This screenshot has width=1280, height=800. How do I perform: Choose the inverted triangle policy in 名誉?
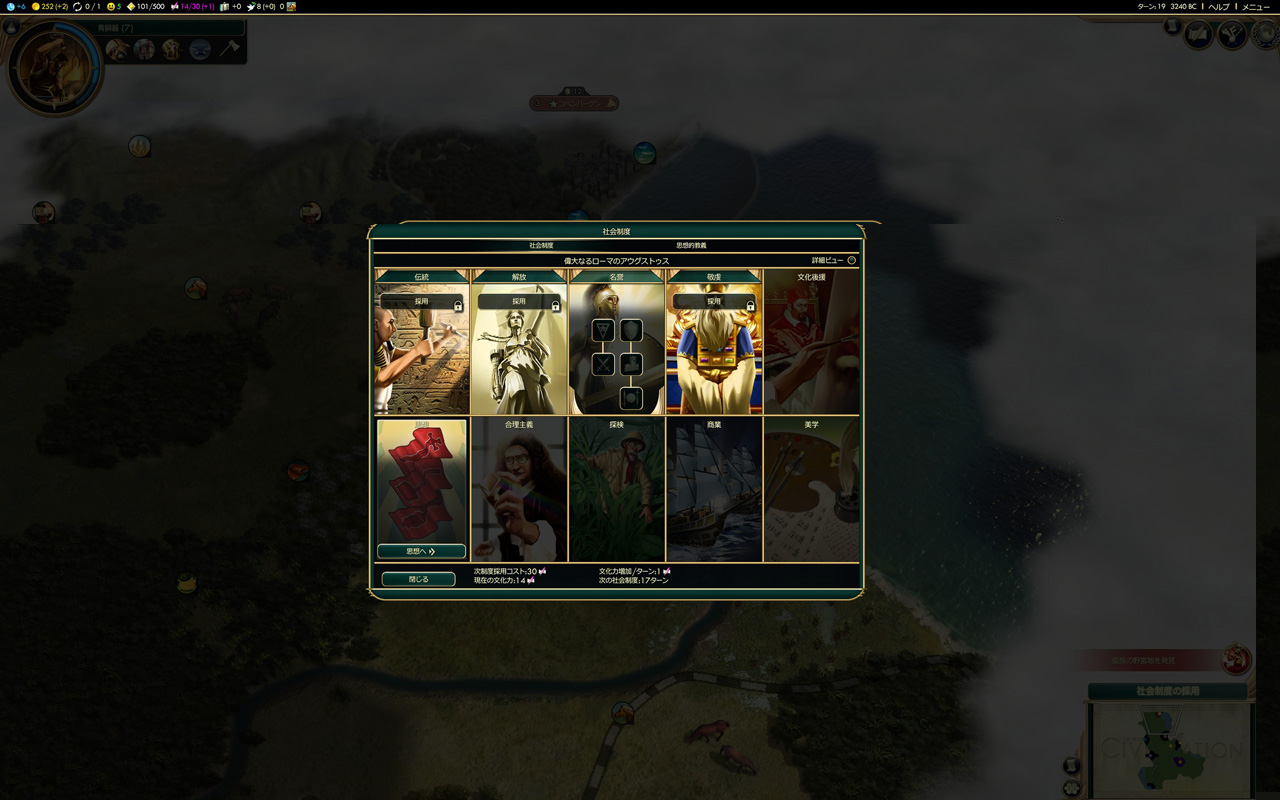click(x=603, y=331)
